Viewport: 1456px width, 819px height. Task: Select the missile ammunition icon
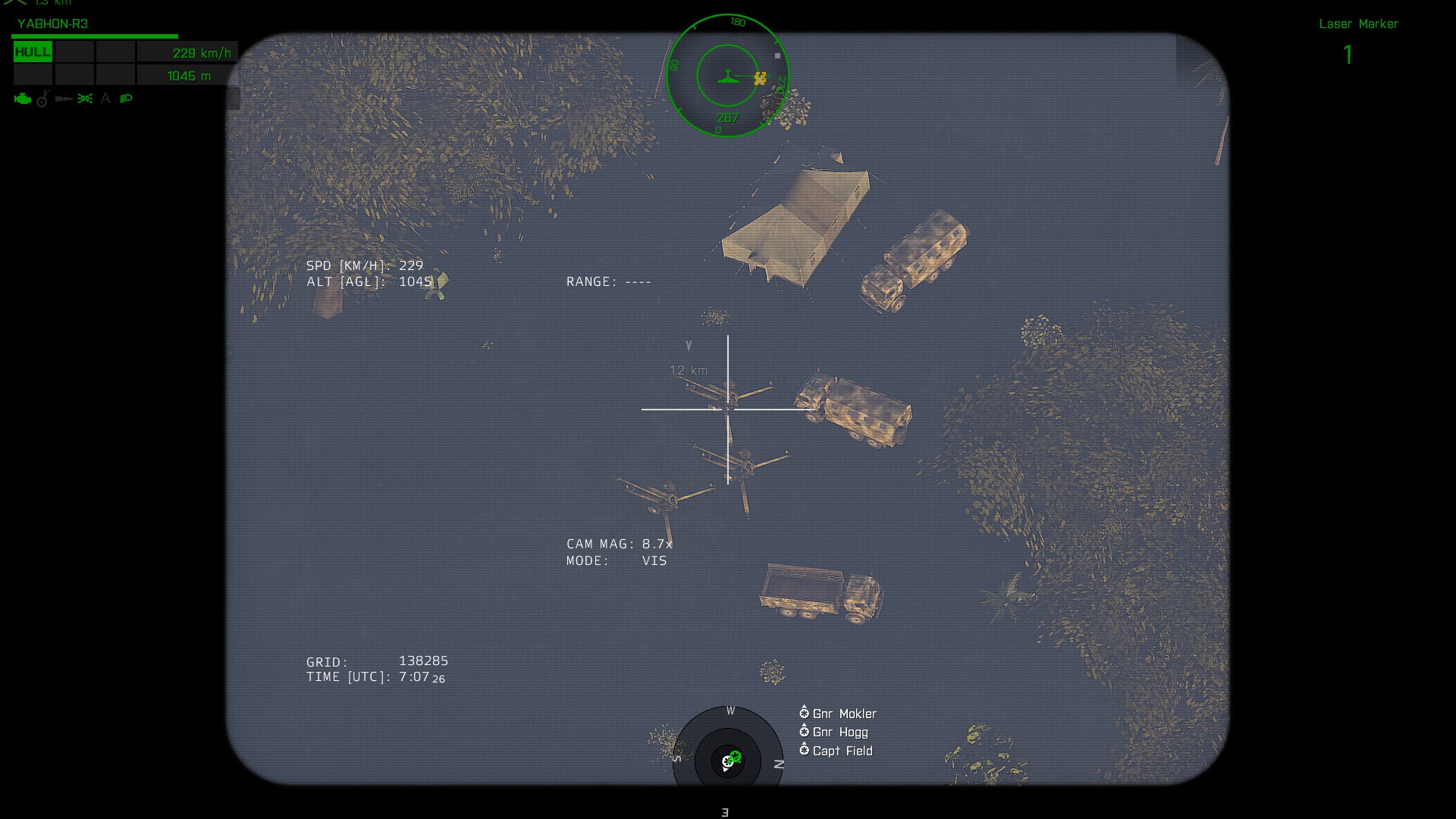point(64,99)
